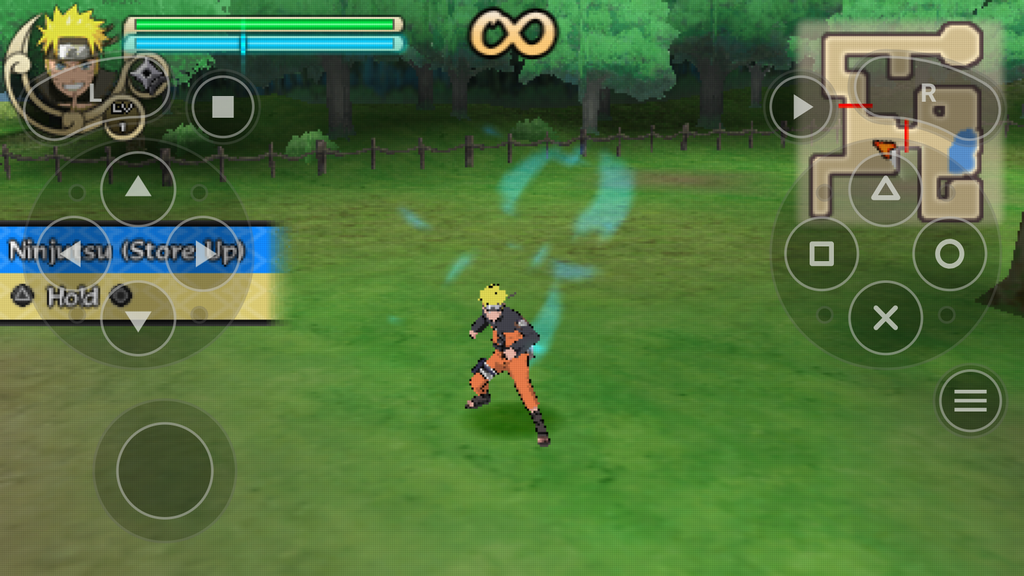Screen dimensions: 1024x576
Task: Tap the circle face button
Action: (x=949, y=254)
